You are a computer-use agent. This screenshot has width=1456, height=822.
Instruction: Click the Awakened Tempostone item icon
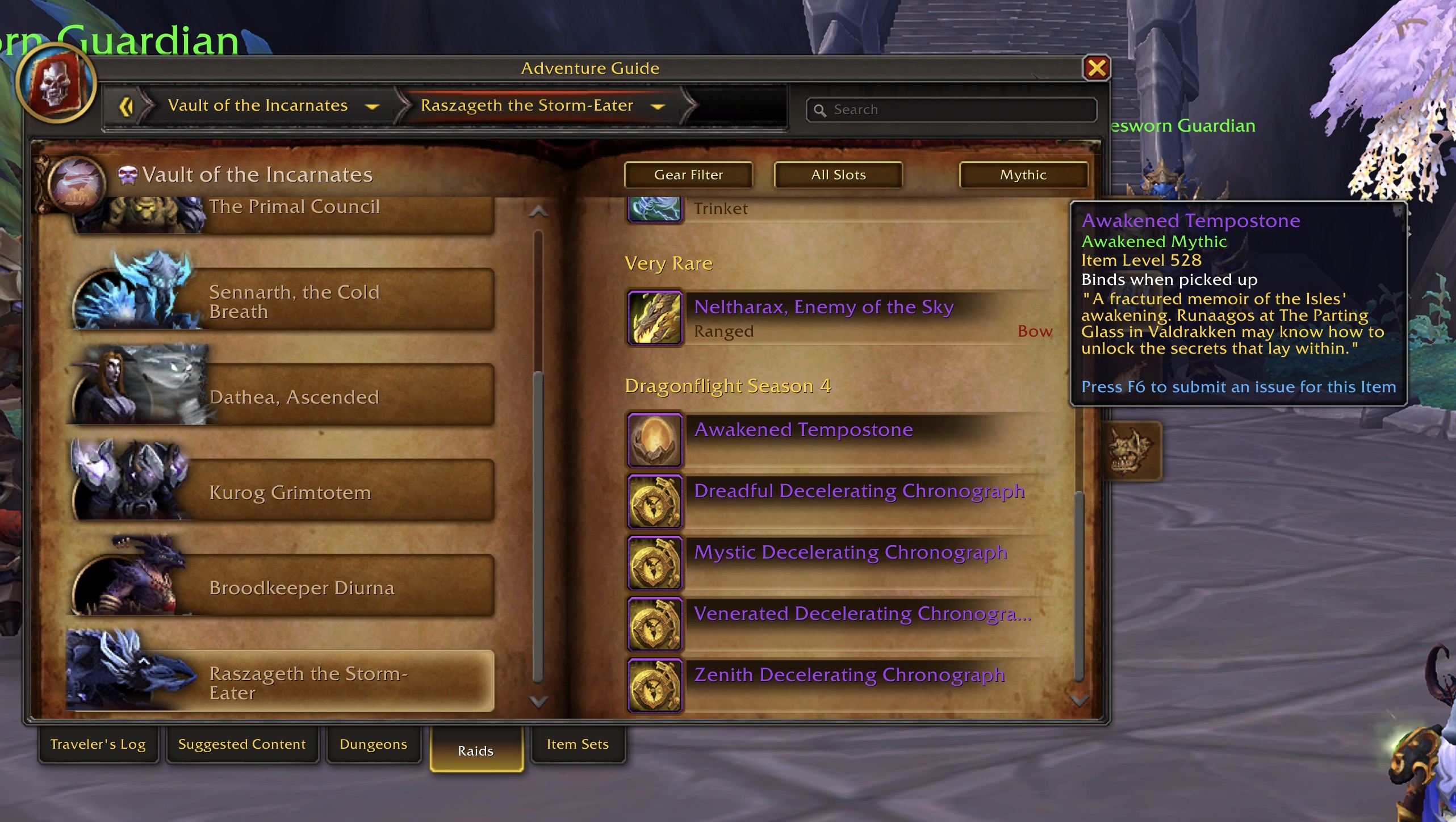[x=654, y=440]
